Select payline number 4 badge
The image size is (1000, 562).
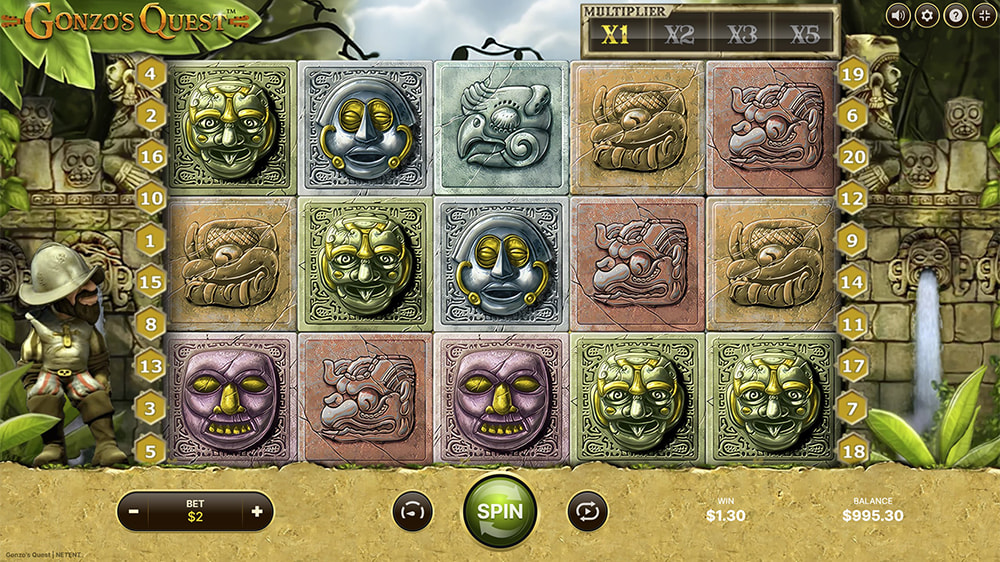pyautogui.click(x=151, y=72)
